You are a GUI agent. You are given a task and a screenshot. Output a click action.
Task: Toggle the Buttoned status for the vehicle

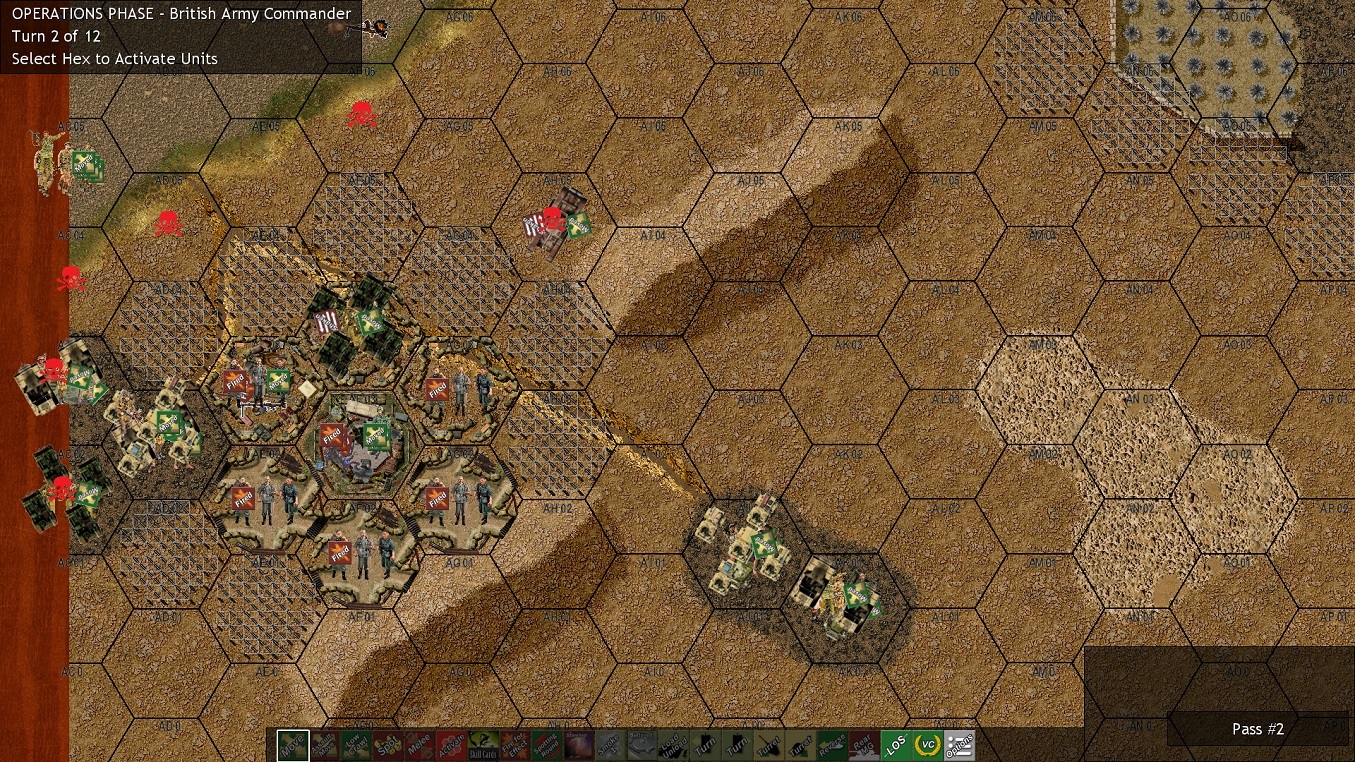(x=643, y=745)
